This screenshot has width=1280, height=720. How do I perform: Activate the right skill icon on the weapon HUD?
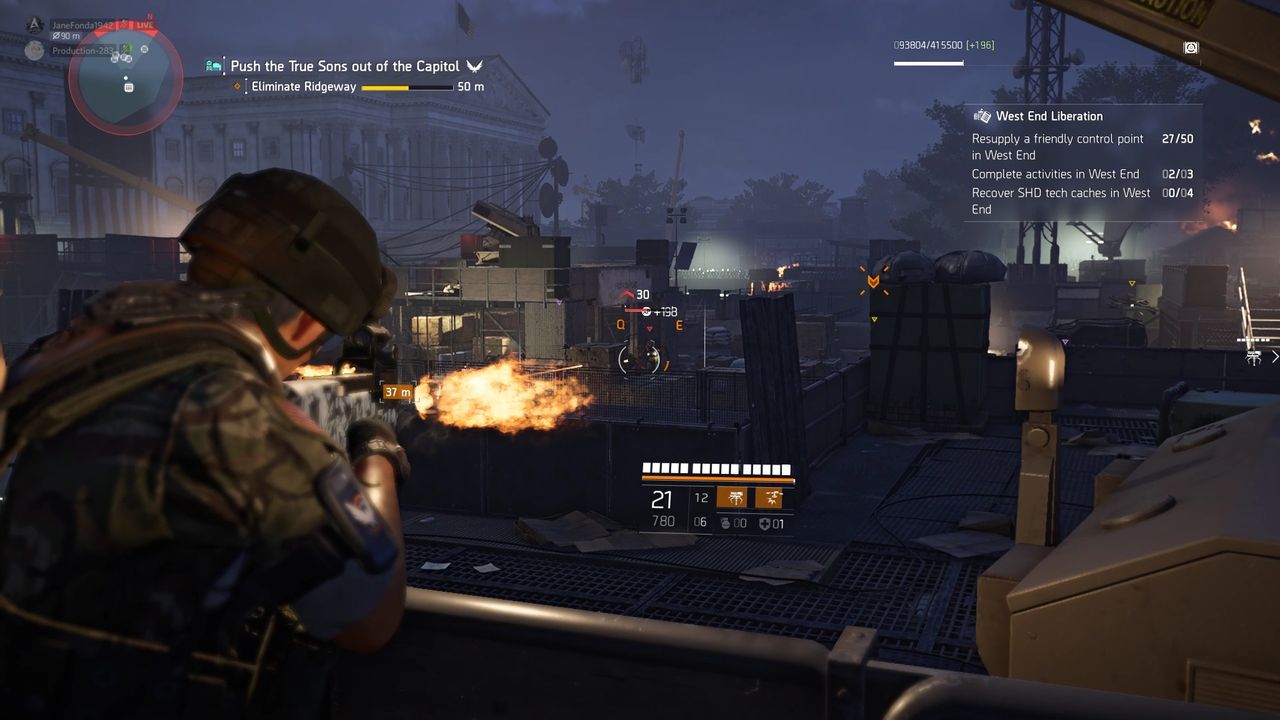(x=769, y=498)
